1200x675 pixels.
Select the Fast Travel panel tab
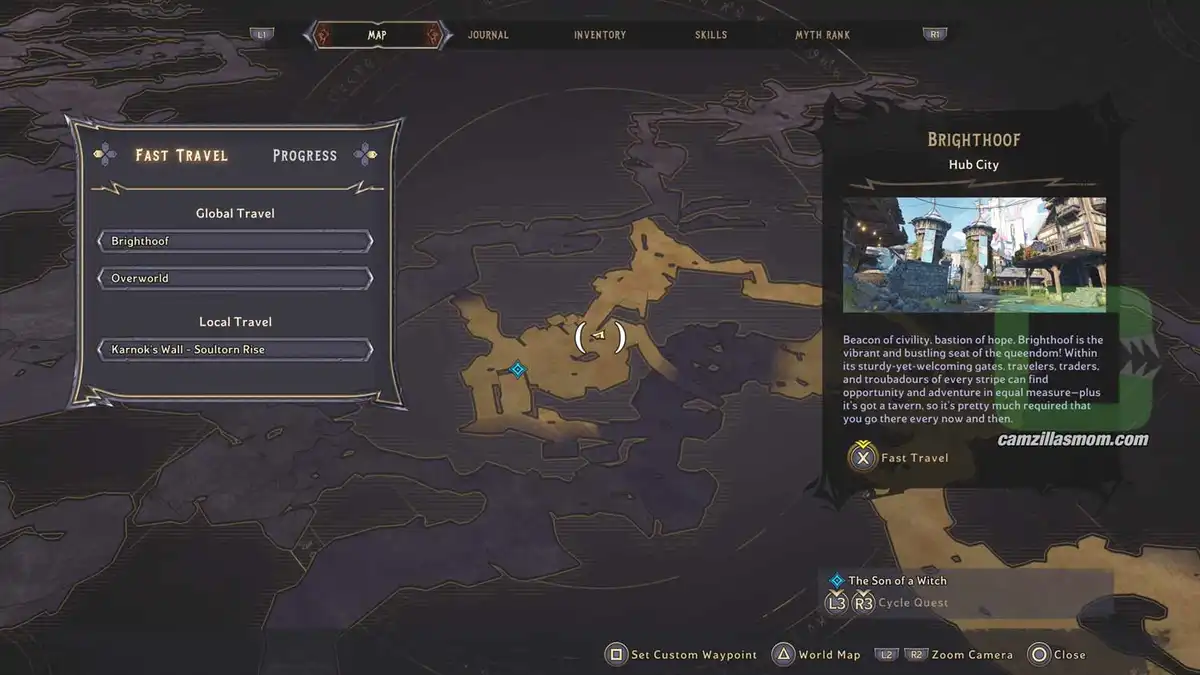(182, 155)
